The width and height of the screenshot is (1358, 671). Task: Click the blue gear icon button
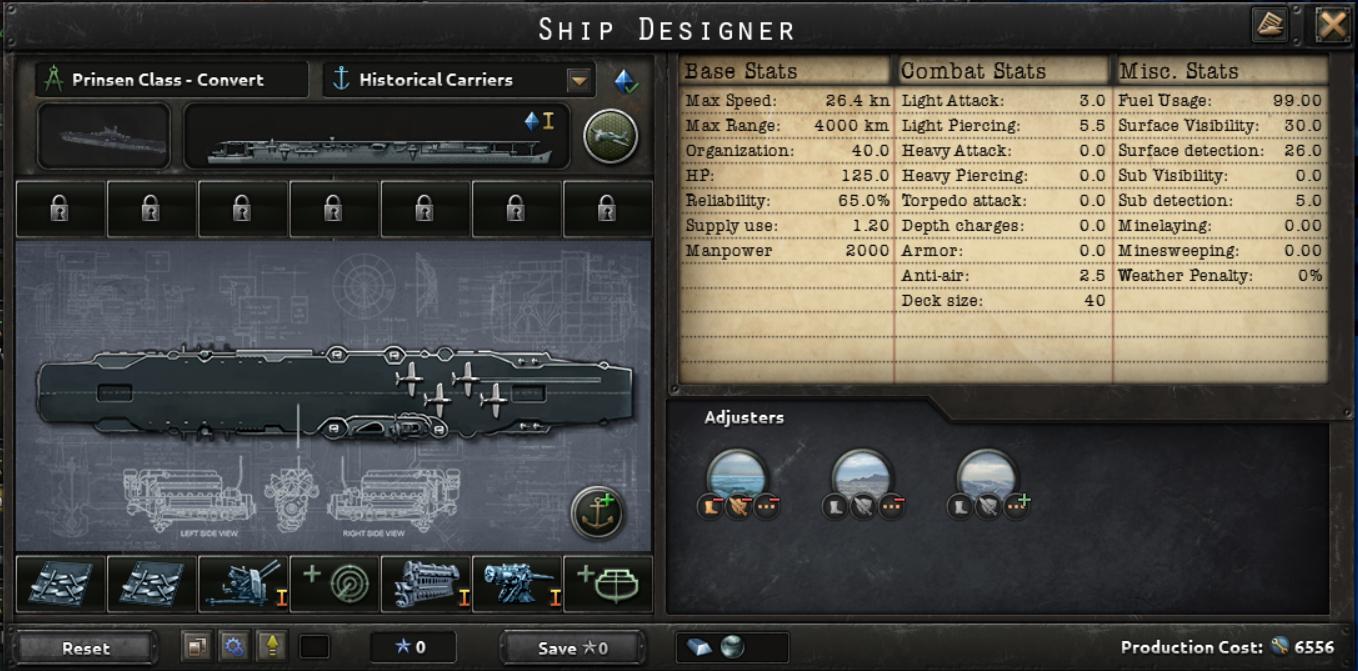(234, 647)
